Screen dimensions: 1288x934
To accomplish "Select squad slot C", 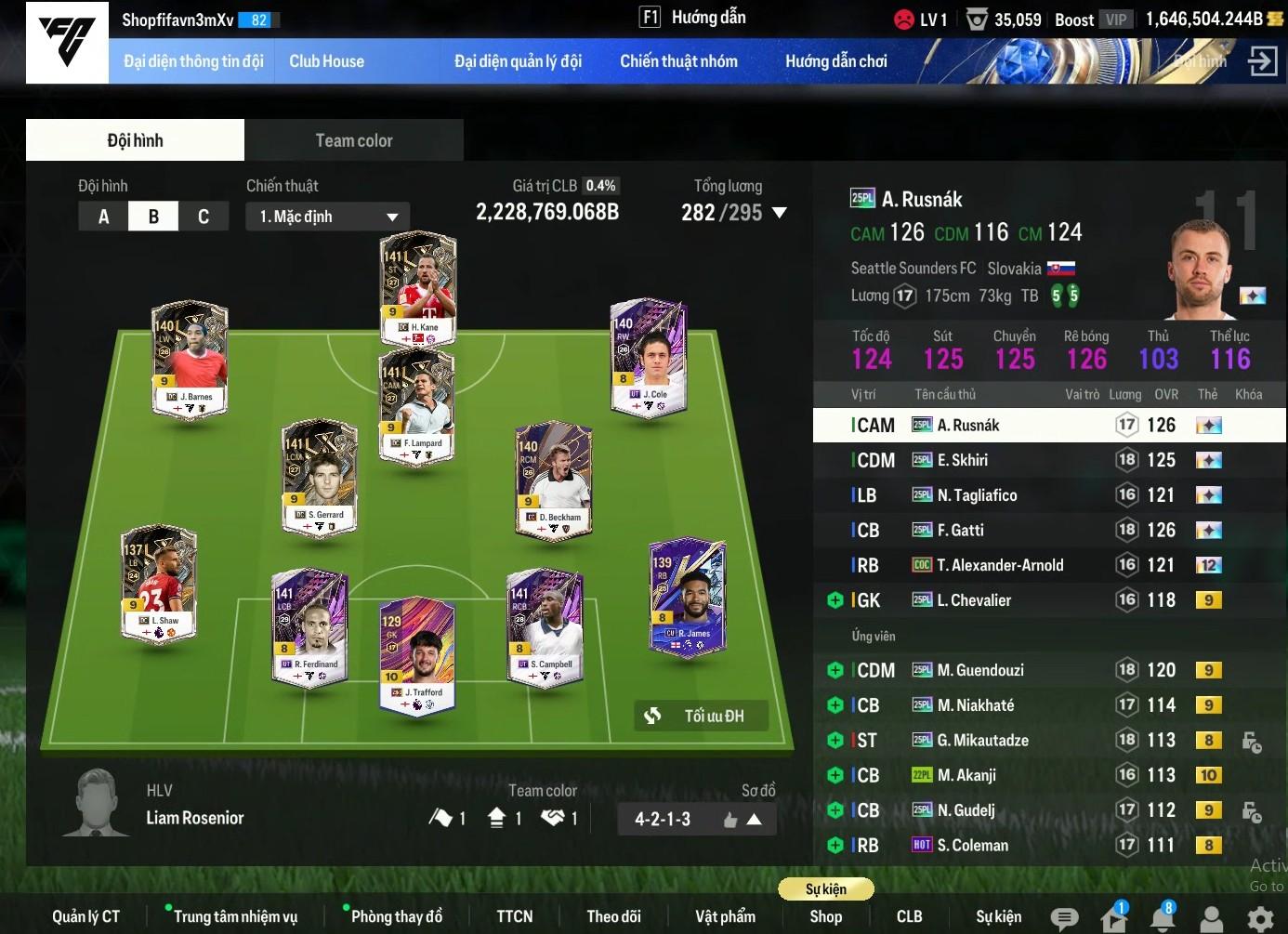I will coord(204,217).
